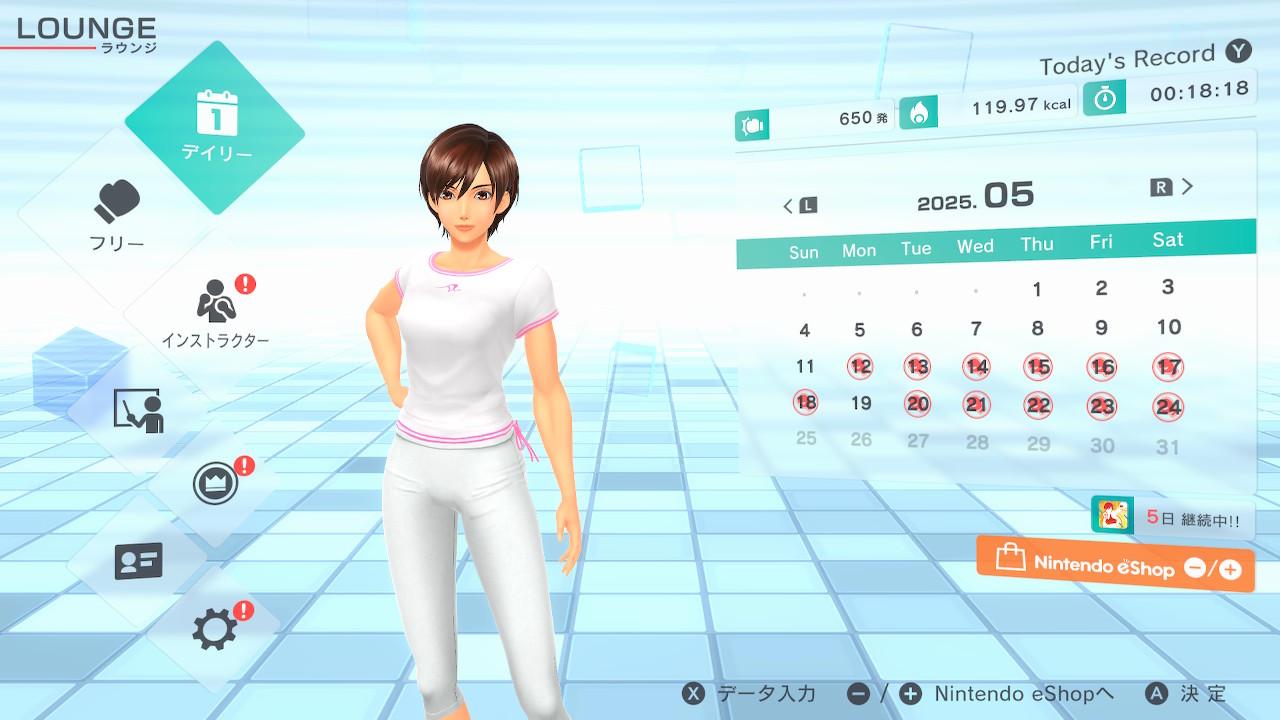Open the crown achievements menu

pos(215,485)
